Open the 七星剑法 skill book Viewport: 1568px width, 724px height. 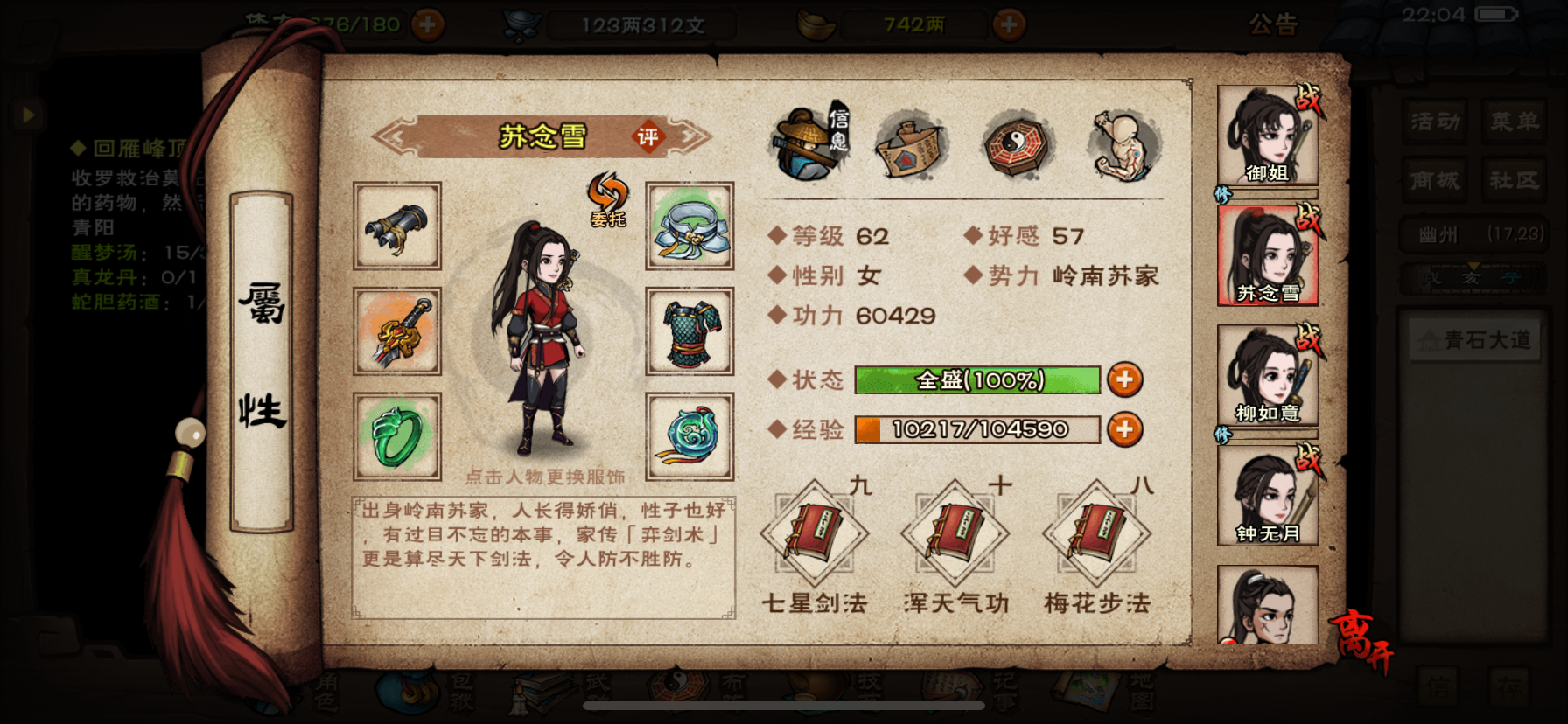coord(815,534)
